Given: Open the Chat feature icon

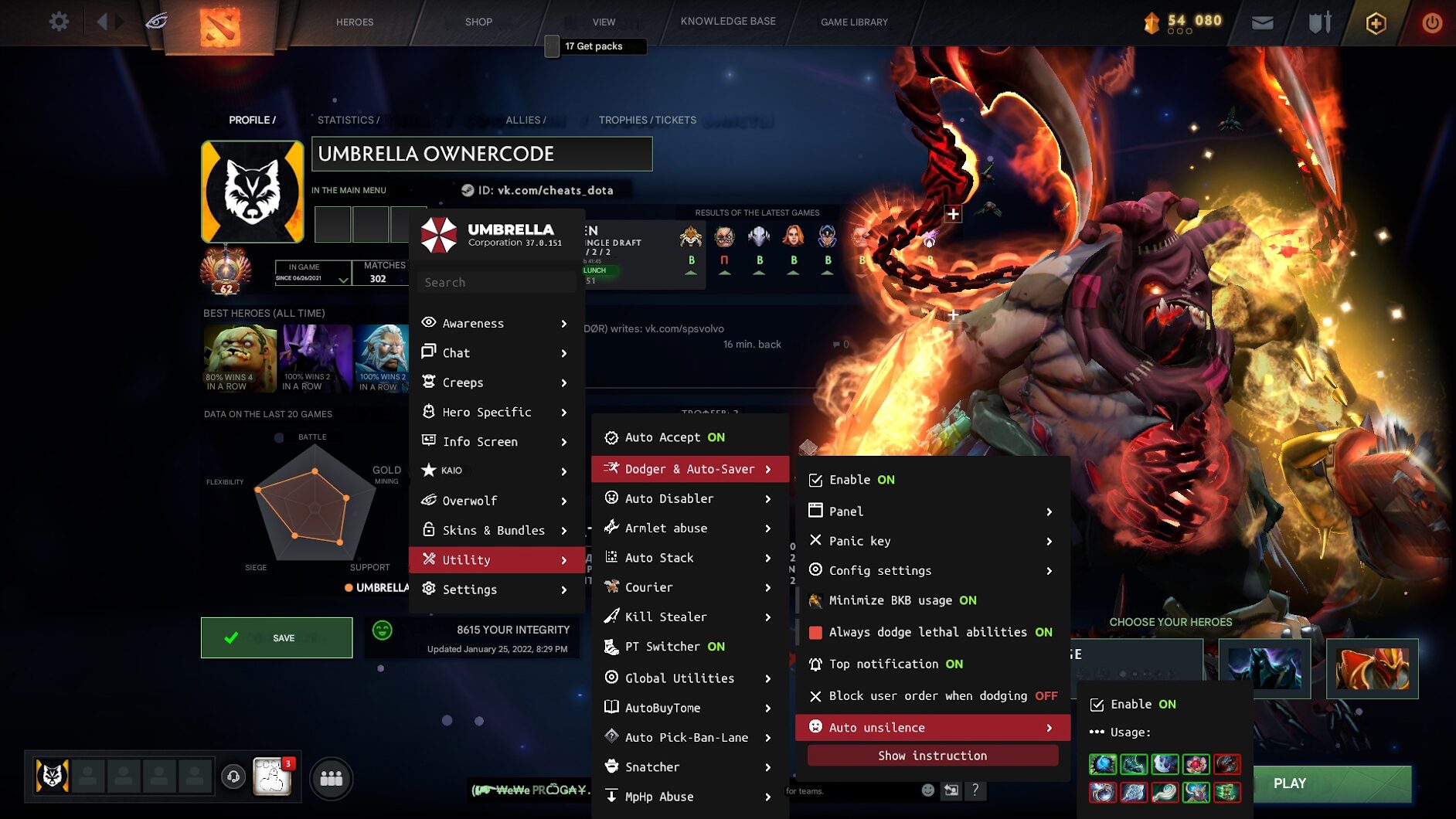Looking at the screenshot, I should [x=428, y=352].
